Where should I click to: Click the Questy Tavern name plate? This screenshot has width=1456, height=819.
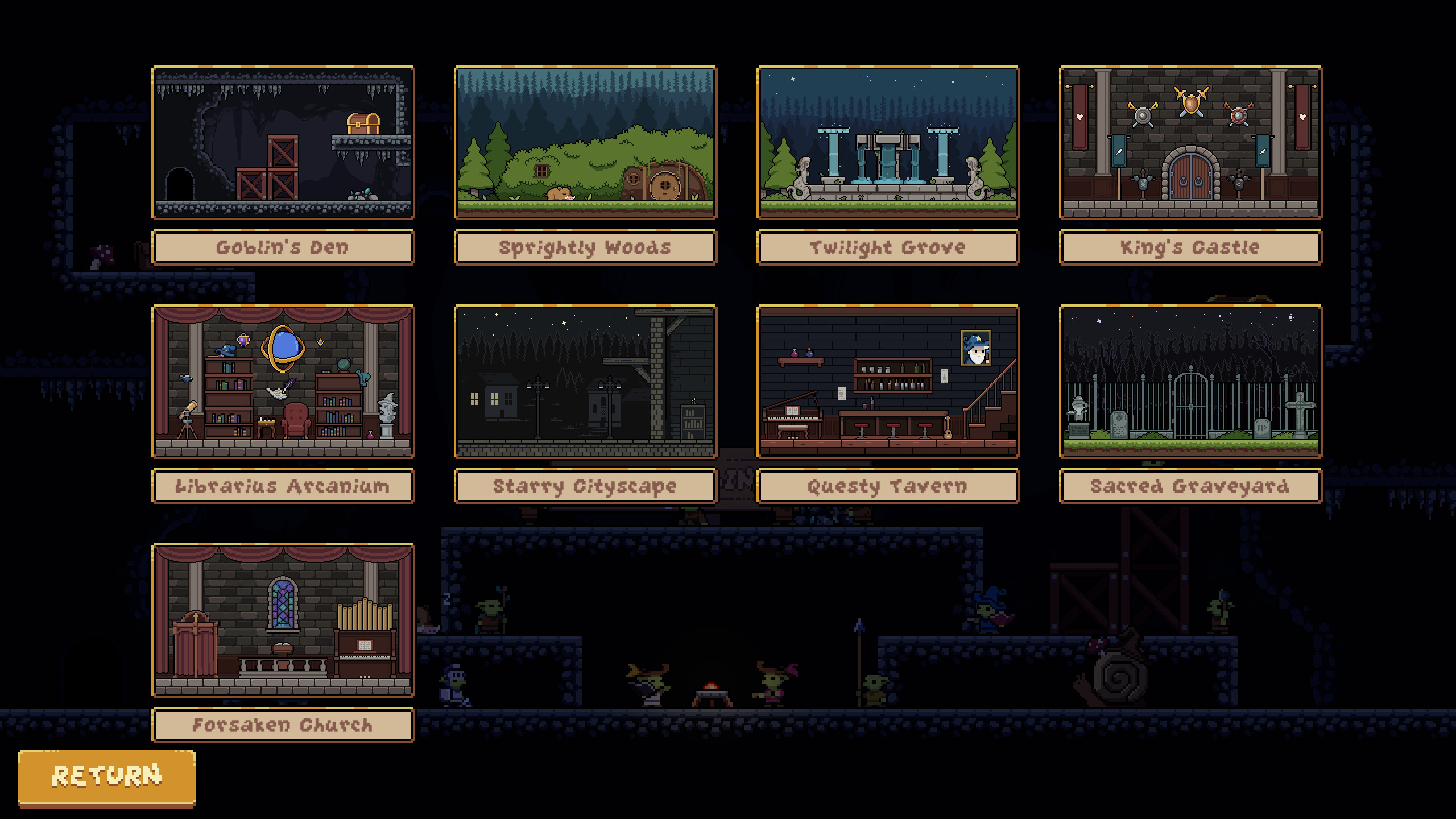coord(888,486)
